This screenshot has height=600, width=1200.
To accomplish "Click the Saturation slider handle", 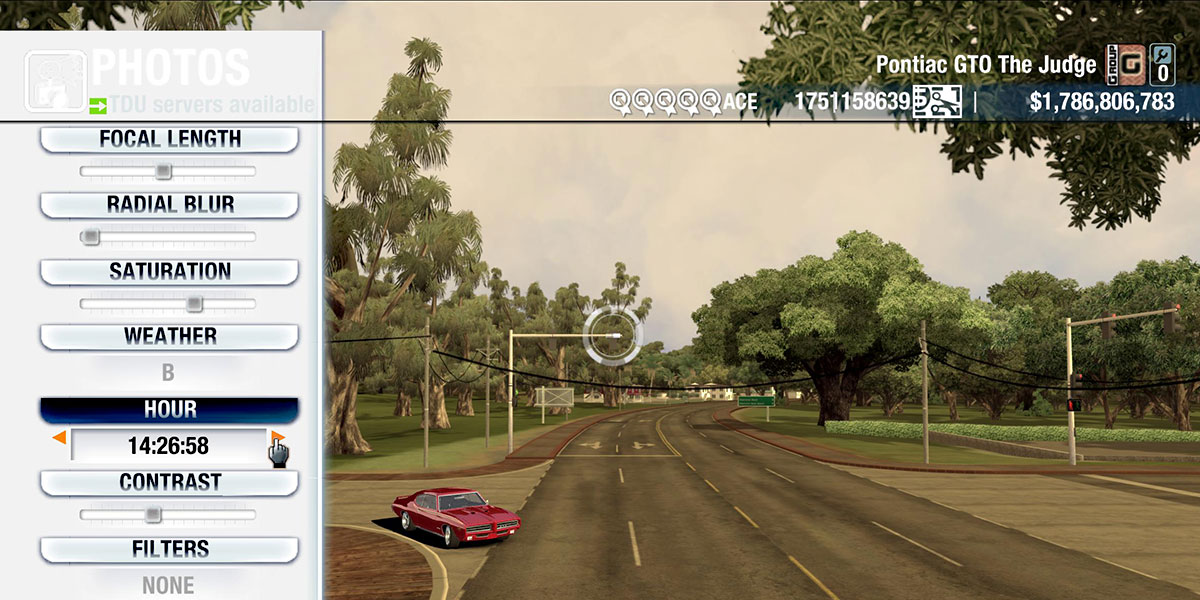I will tap(194, 303).
